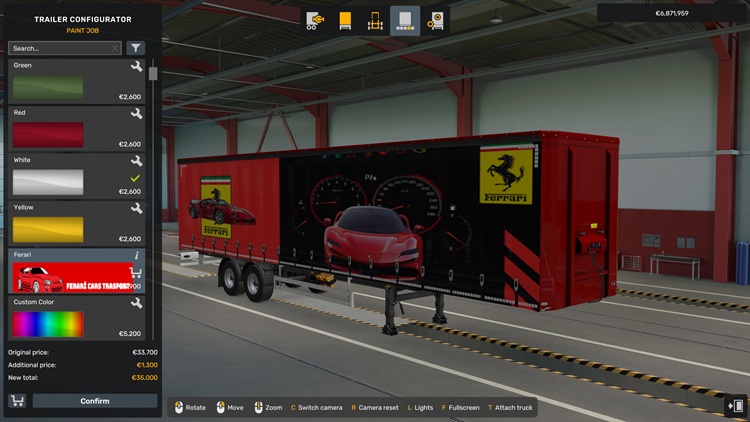Select the highlighted paint job tab
The height and width of the screenshot is (422, 750).
pyautogui.click(x=405, y=20)
